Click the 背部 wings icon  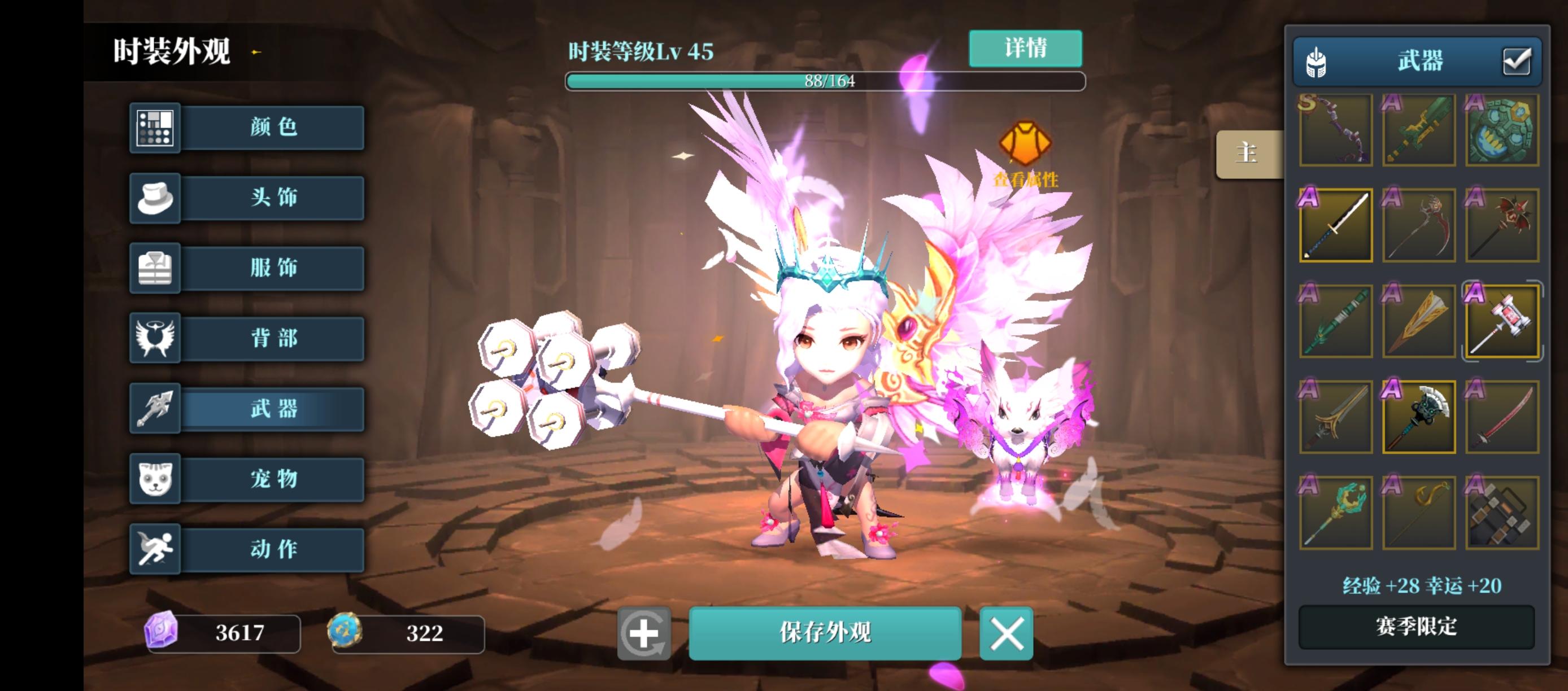pyautogui.click(x=155, y=338)
